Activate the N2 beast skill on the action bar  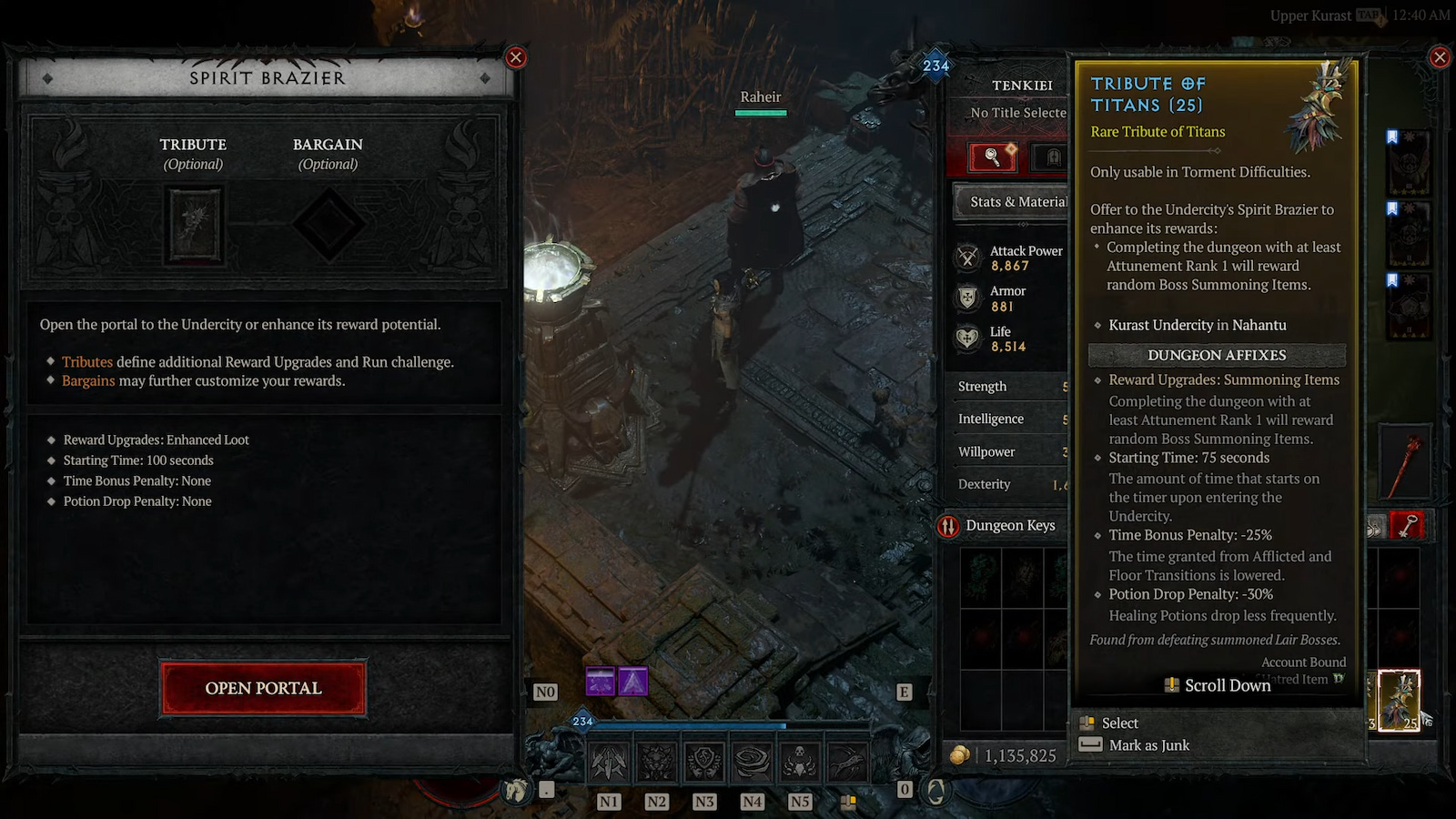coord(658,760)
